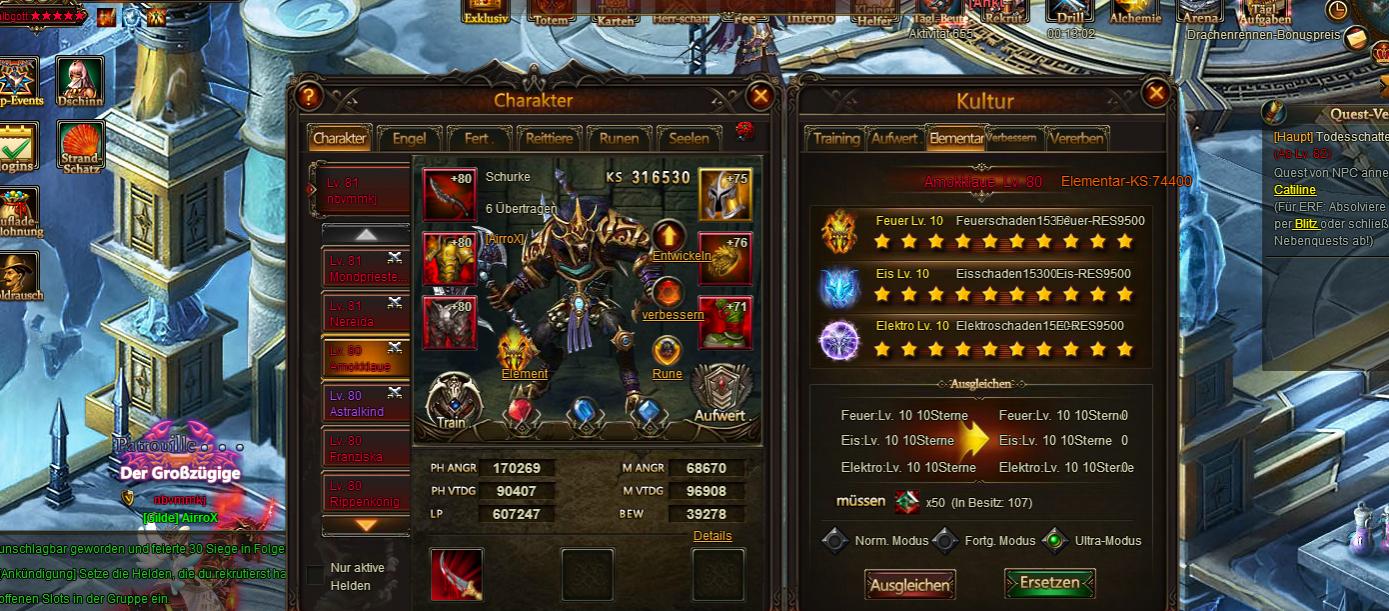Open the Reittiere tab

tap(549, 139)
